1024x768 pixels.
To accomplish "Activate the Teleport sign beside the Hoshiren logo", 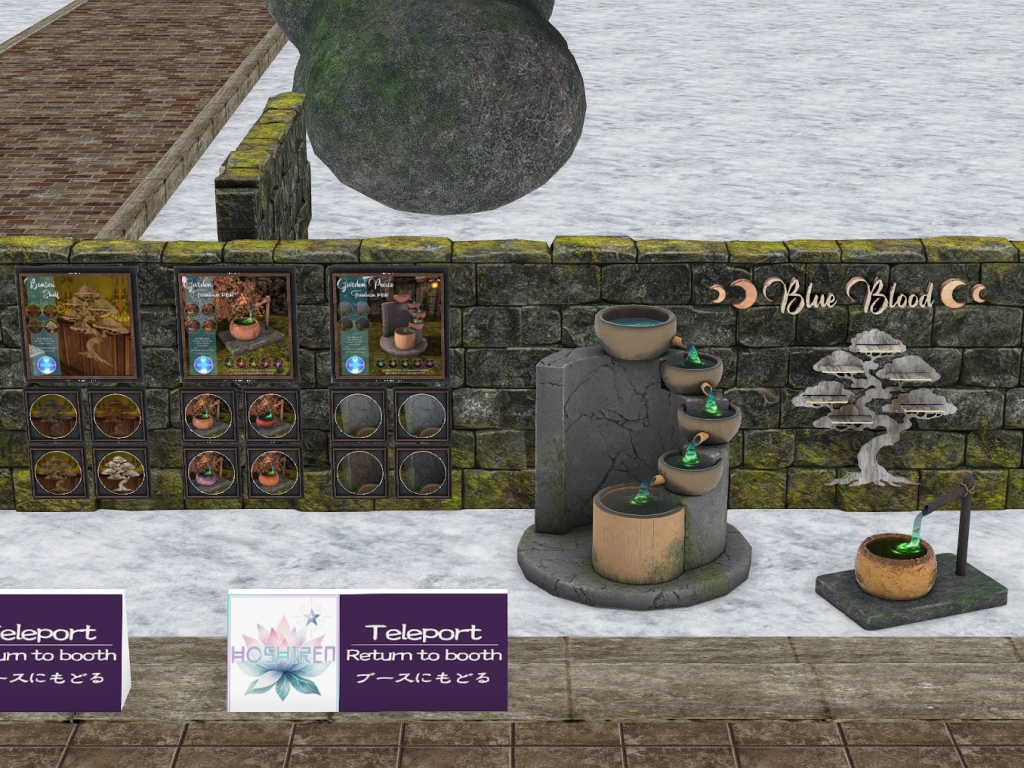I will (x=423, y=651).
